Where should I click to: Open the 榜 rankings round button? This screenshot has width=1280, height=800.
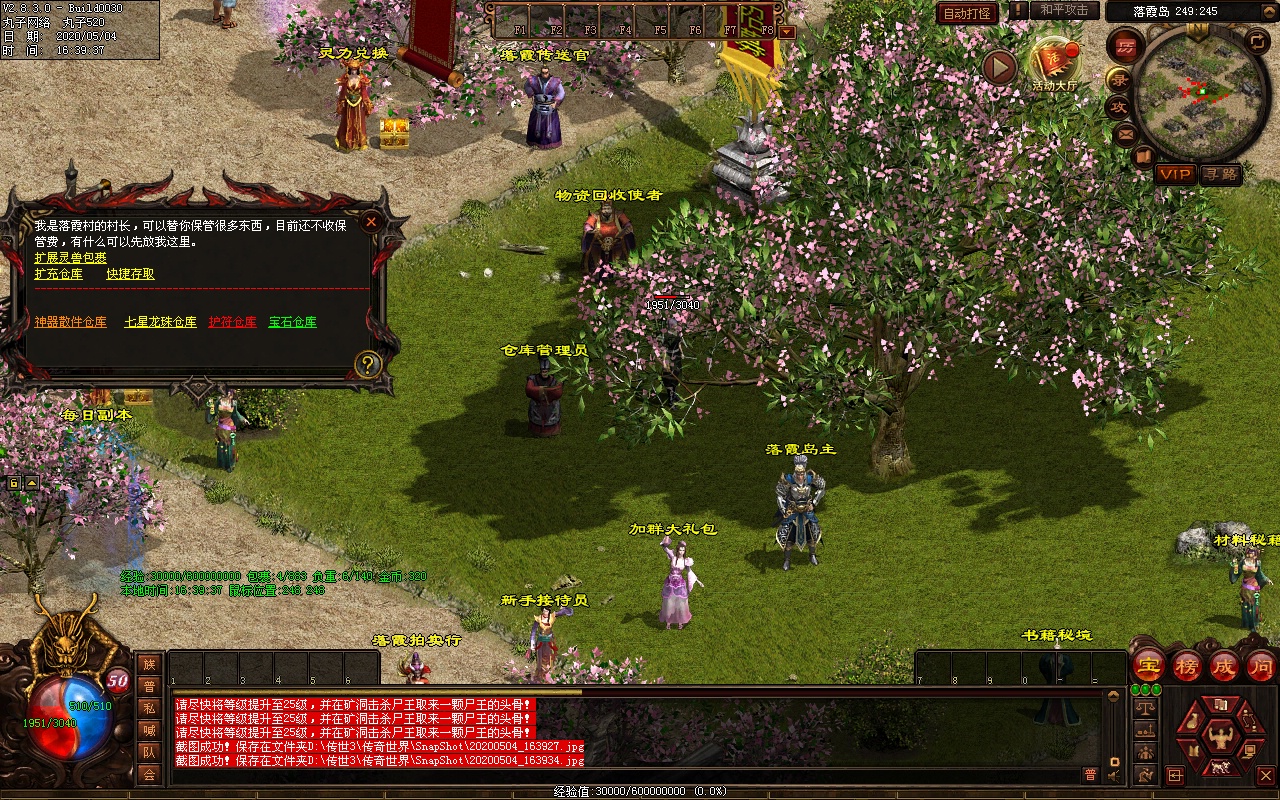pos(1187,665)
